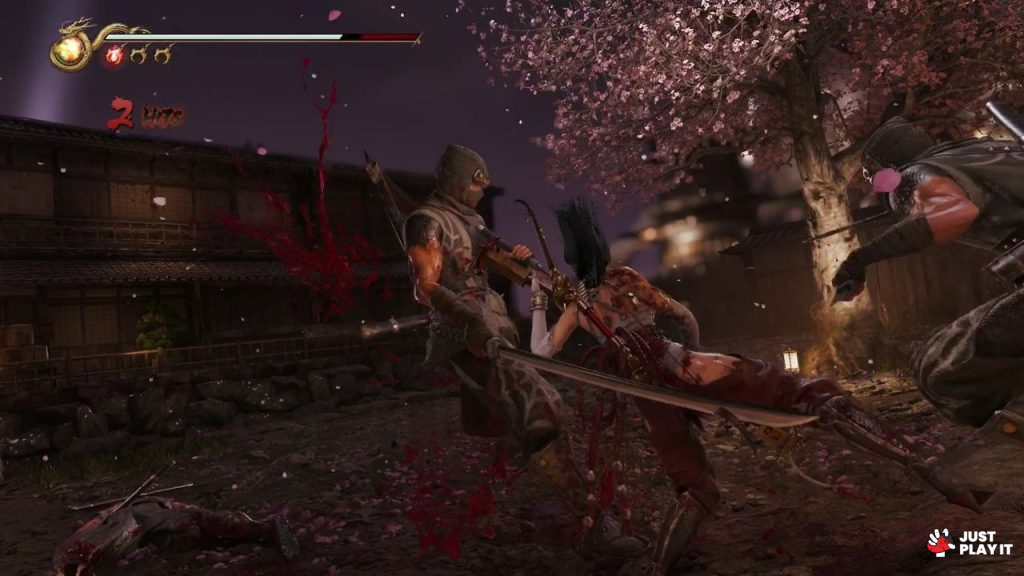This screenshot has width=1024, height=576.
Task: Select the glowing red ninpo charge icon
Action: pos(114,55)
